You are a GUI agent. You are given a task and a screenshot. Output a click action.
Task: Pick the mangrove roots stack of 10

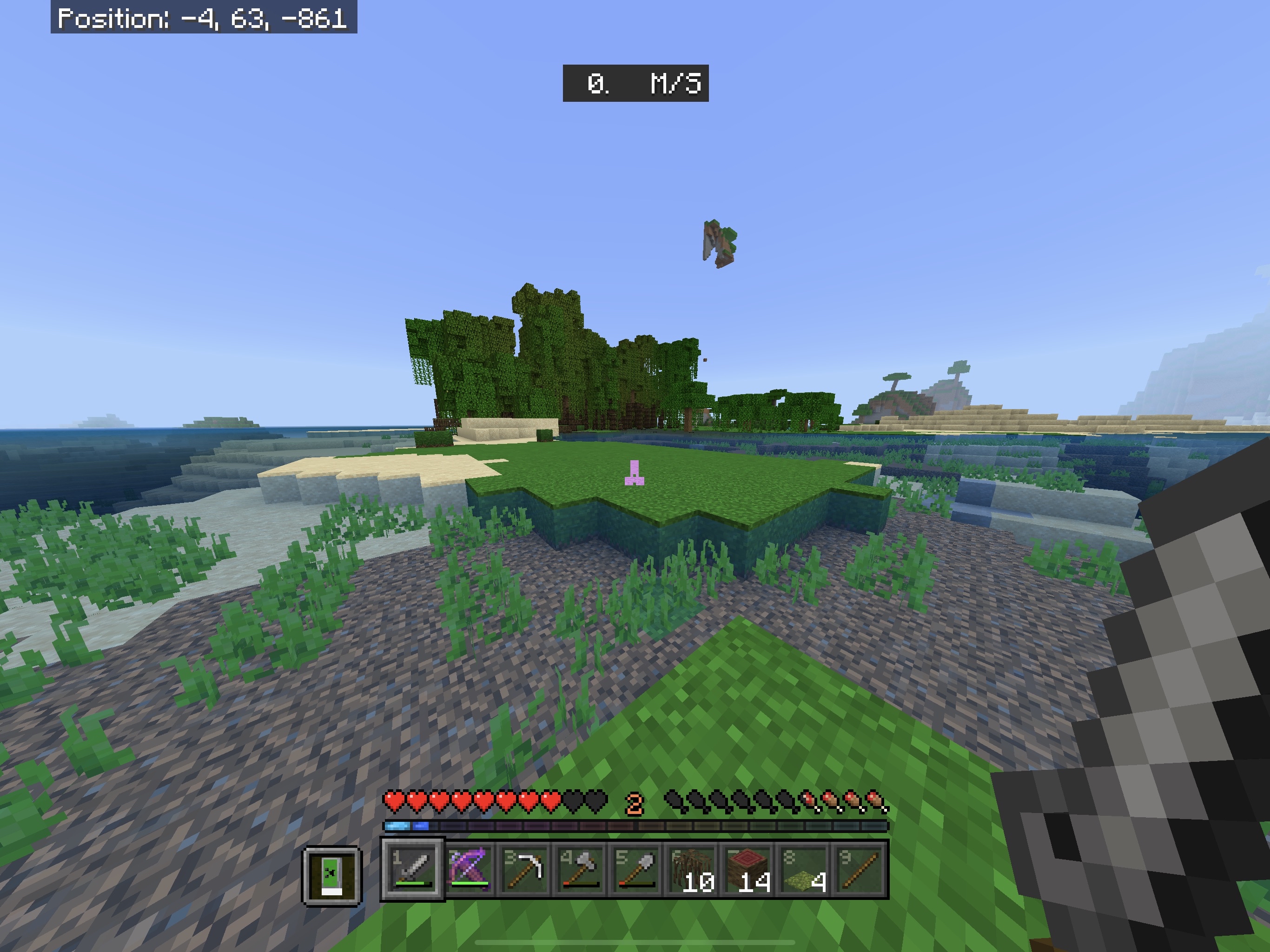coord(692,869)
